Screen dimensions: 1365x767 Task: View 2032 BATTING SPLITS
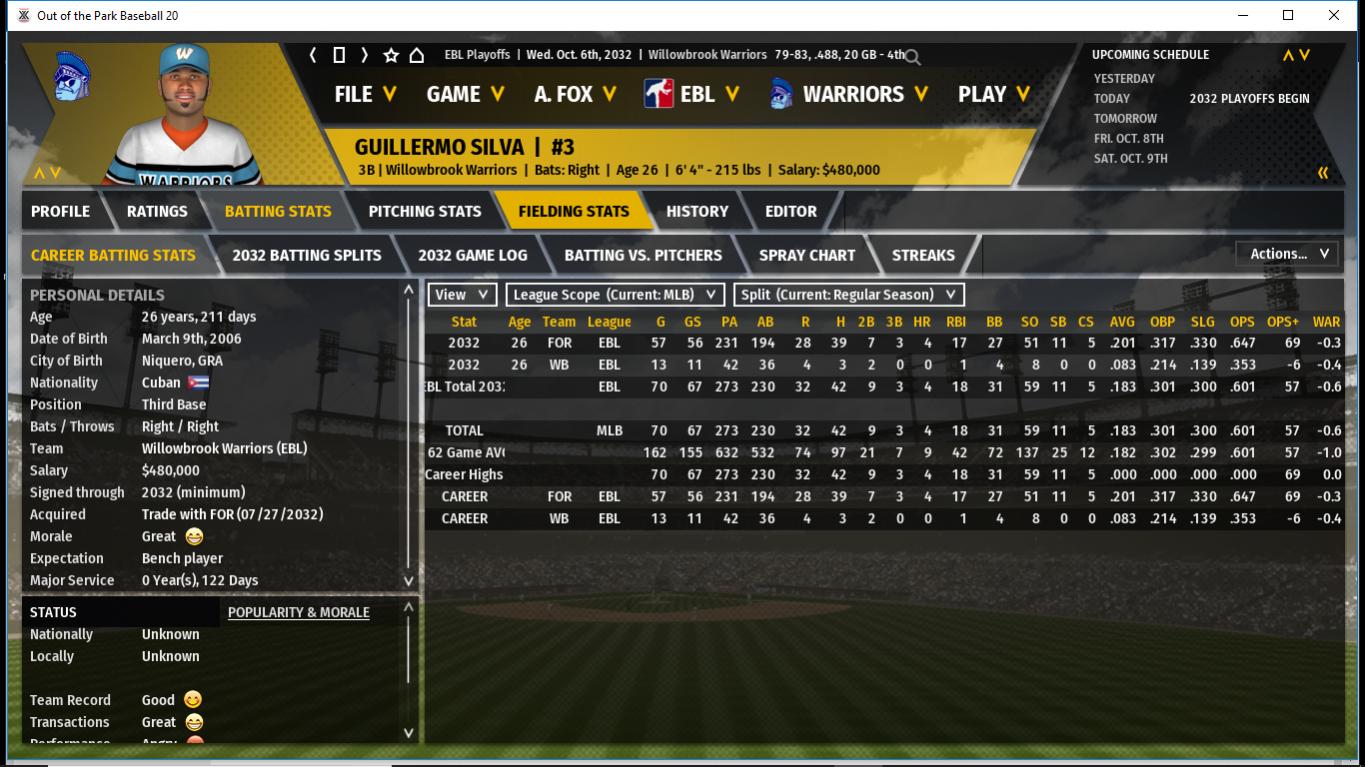[x=306, y=255]
